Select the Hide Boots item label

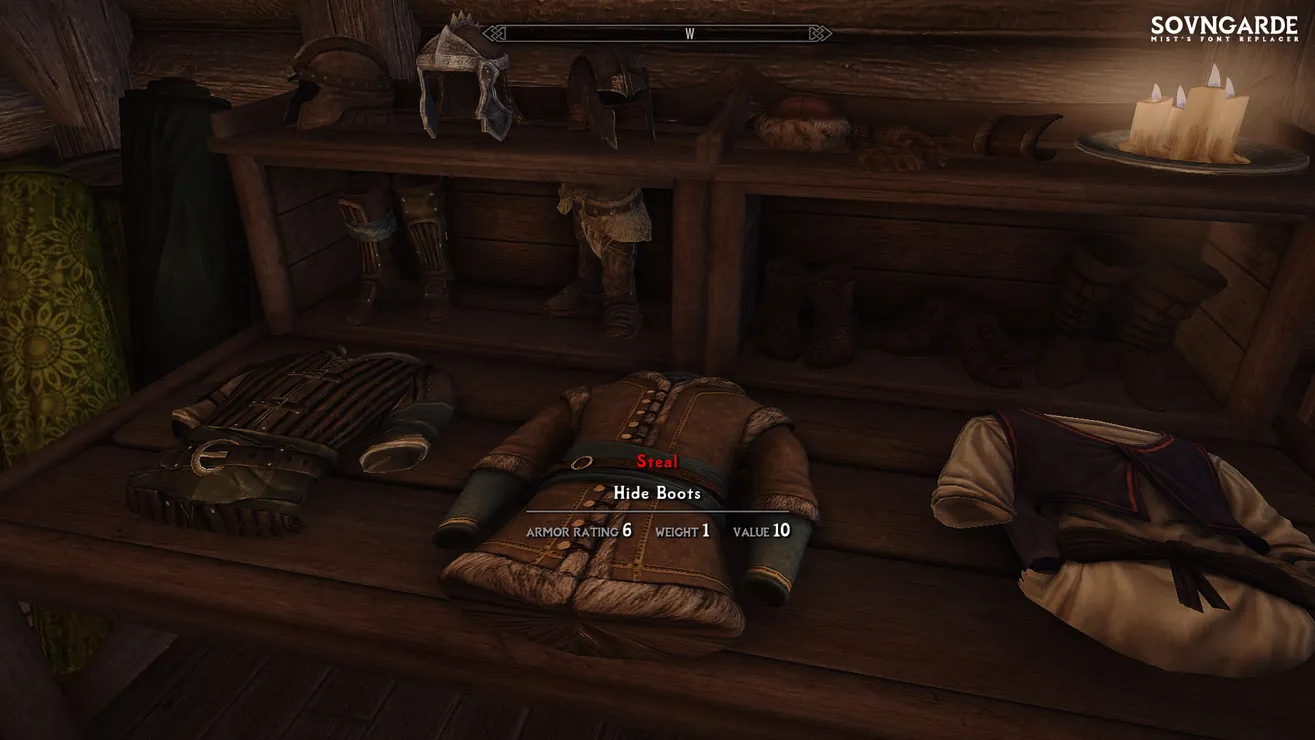click(x=657, y=493)
